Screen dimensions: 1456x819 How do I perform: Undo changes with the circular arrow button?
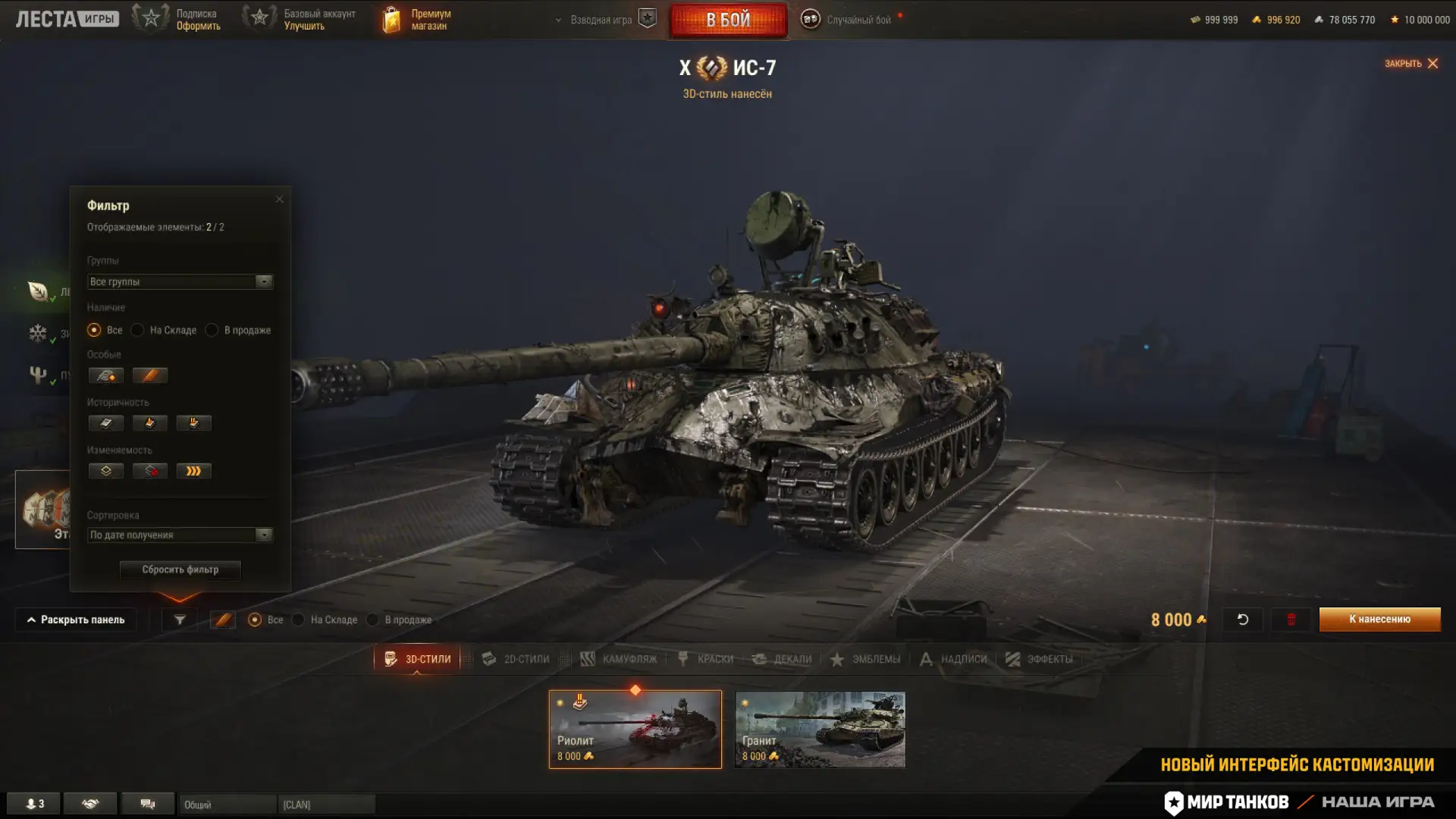1243,620
